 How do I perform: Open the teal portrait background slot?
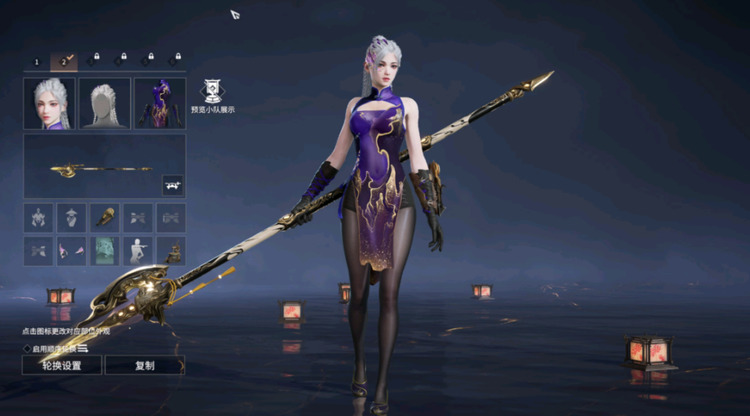[104, 250]
